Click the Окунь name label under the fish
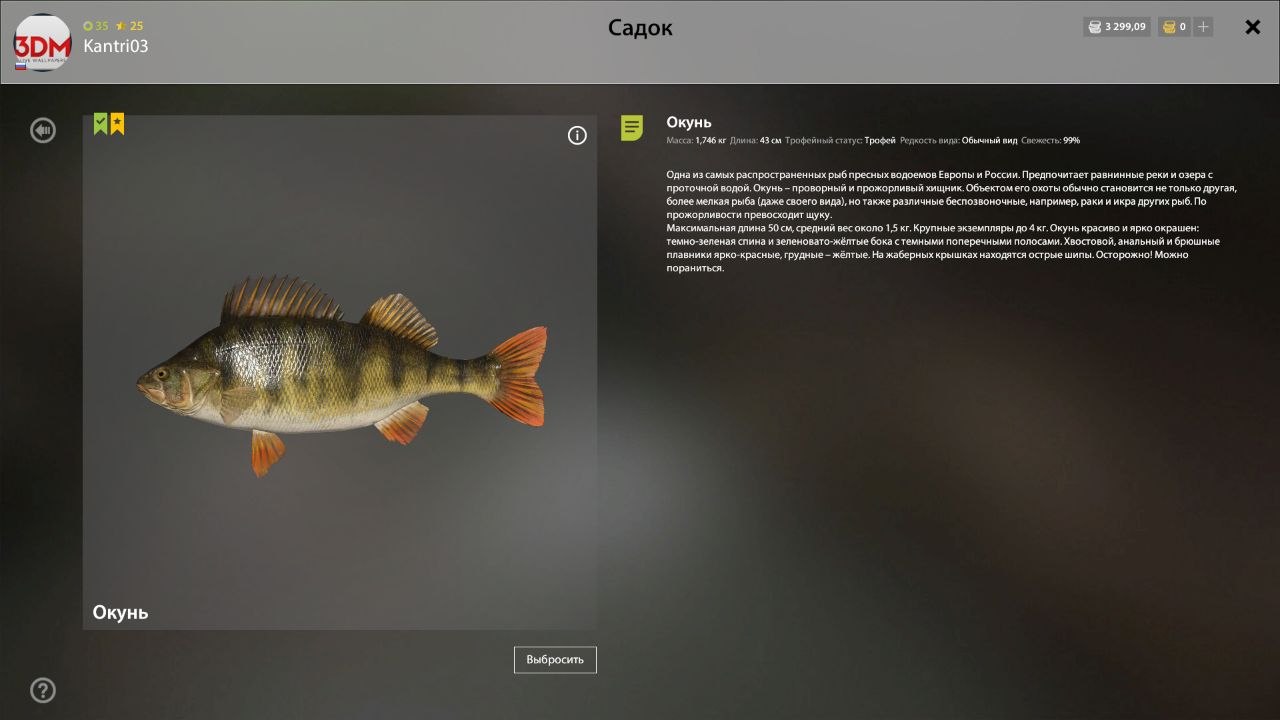1280x720 pixels. (x=120, y=611)
